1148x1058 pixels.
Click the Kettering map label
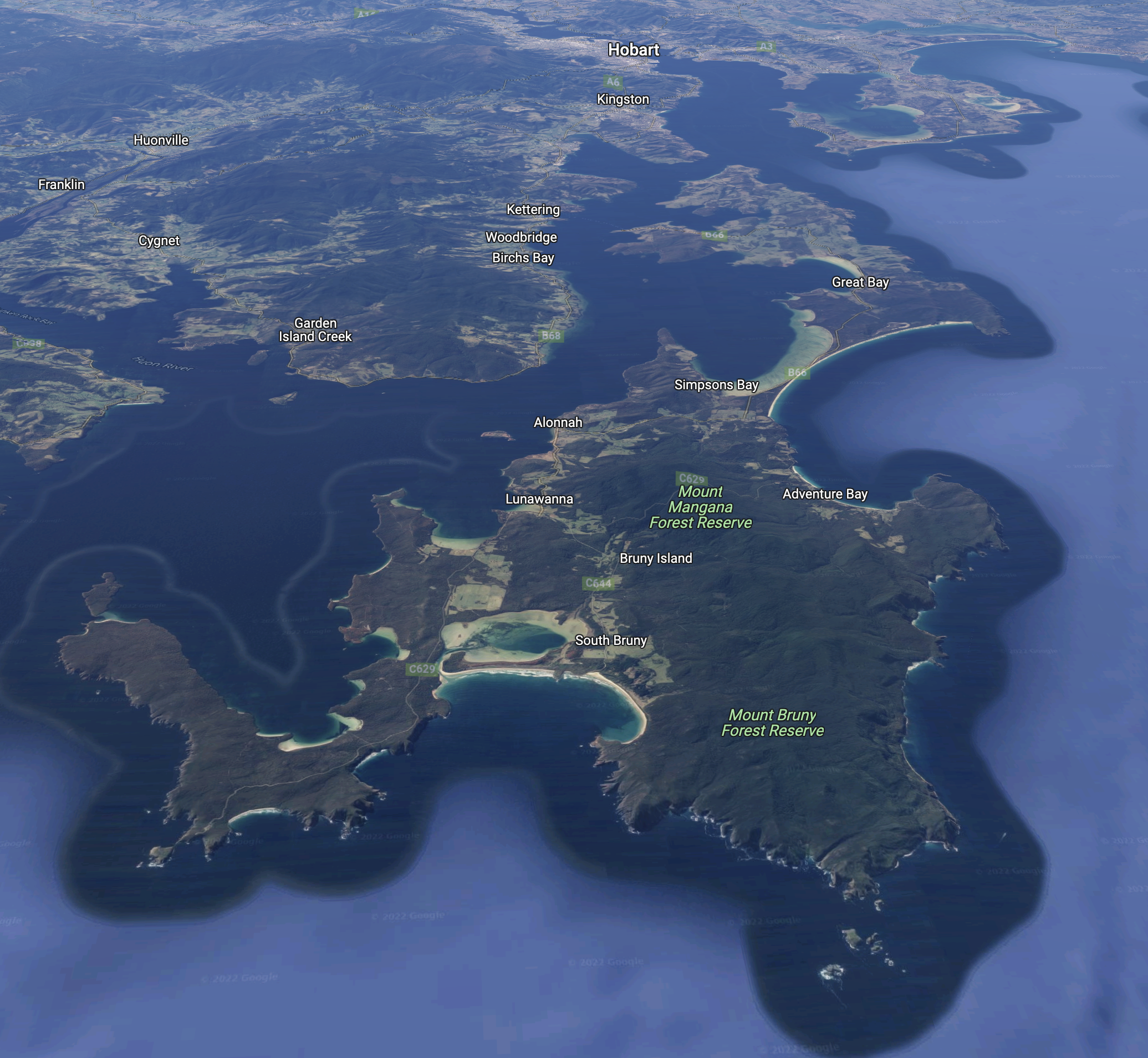(x=533, y=210)
